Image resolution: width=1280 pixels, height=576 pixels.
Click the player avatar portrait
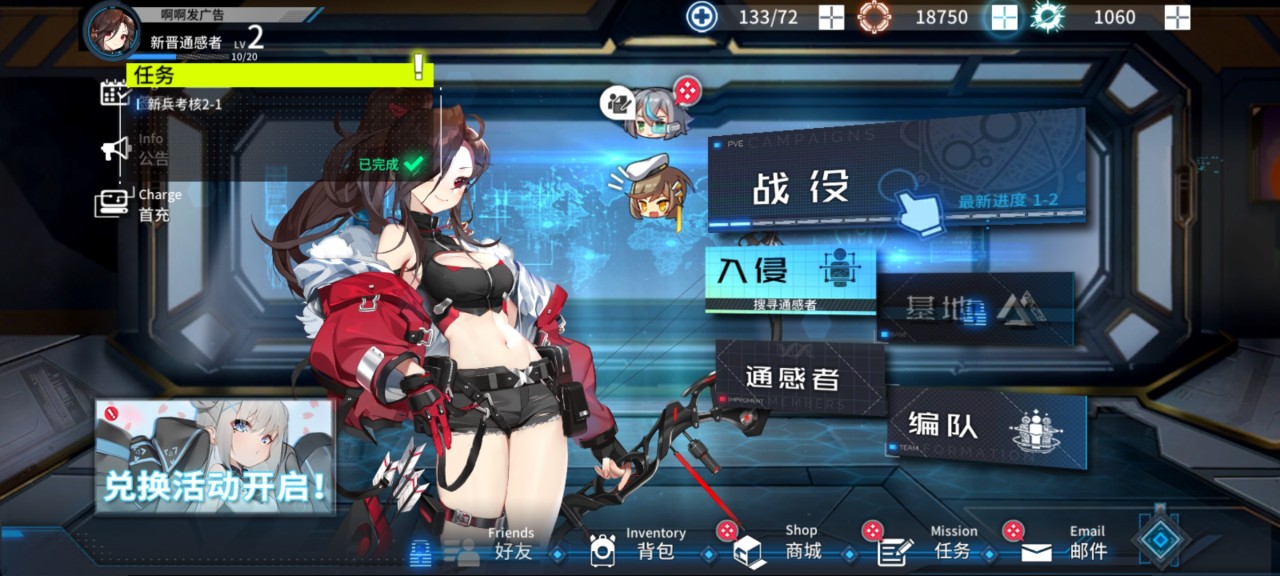coord(112,28)
